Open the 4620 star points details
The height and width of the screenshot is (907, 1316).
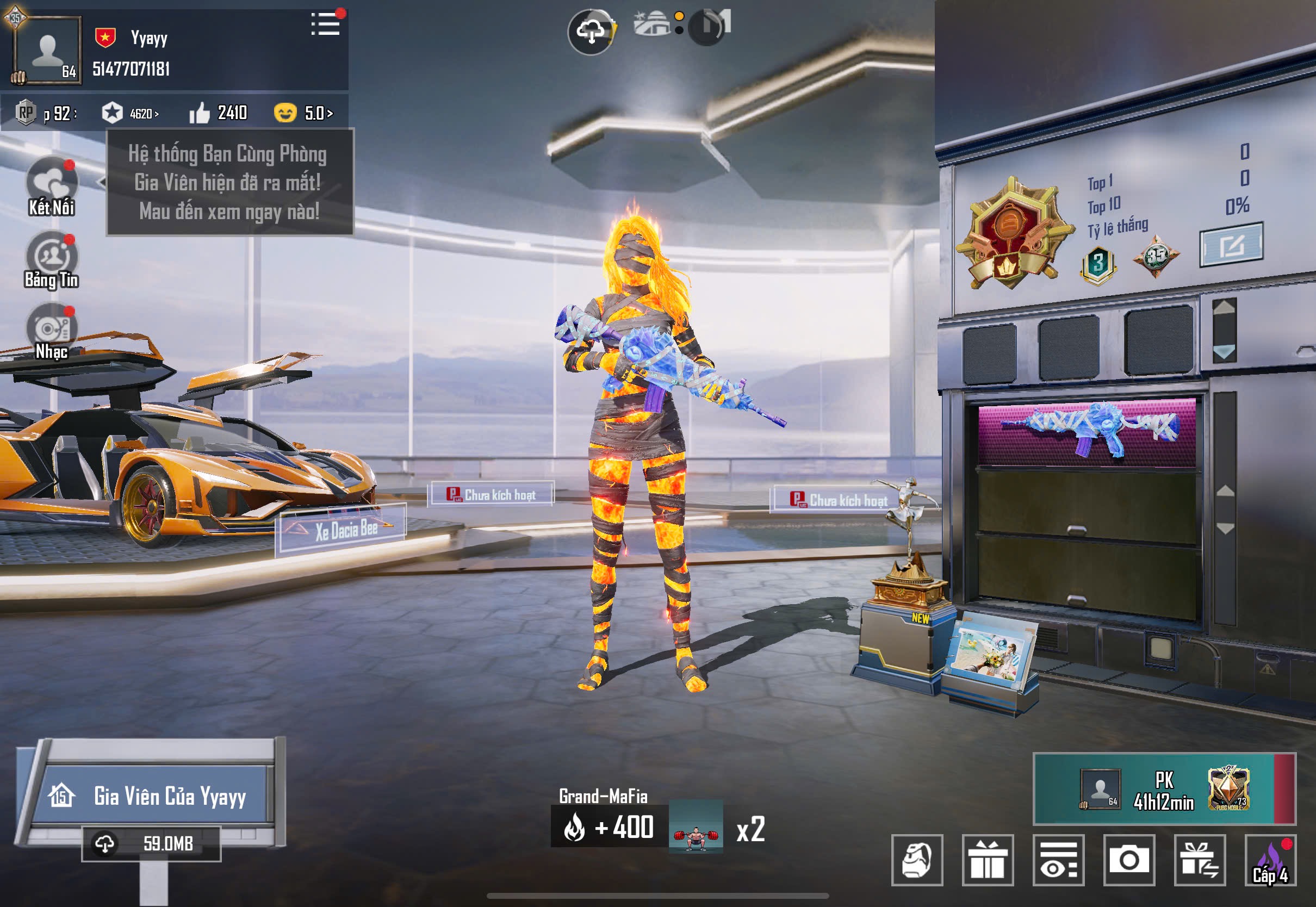(131, 113)
